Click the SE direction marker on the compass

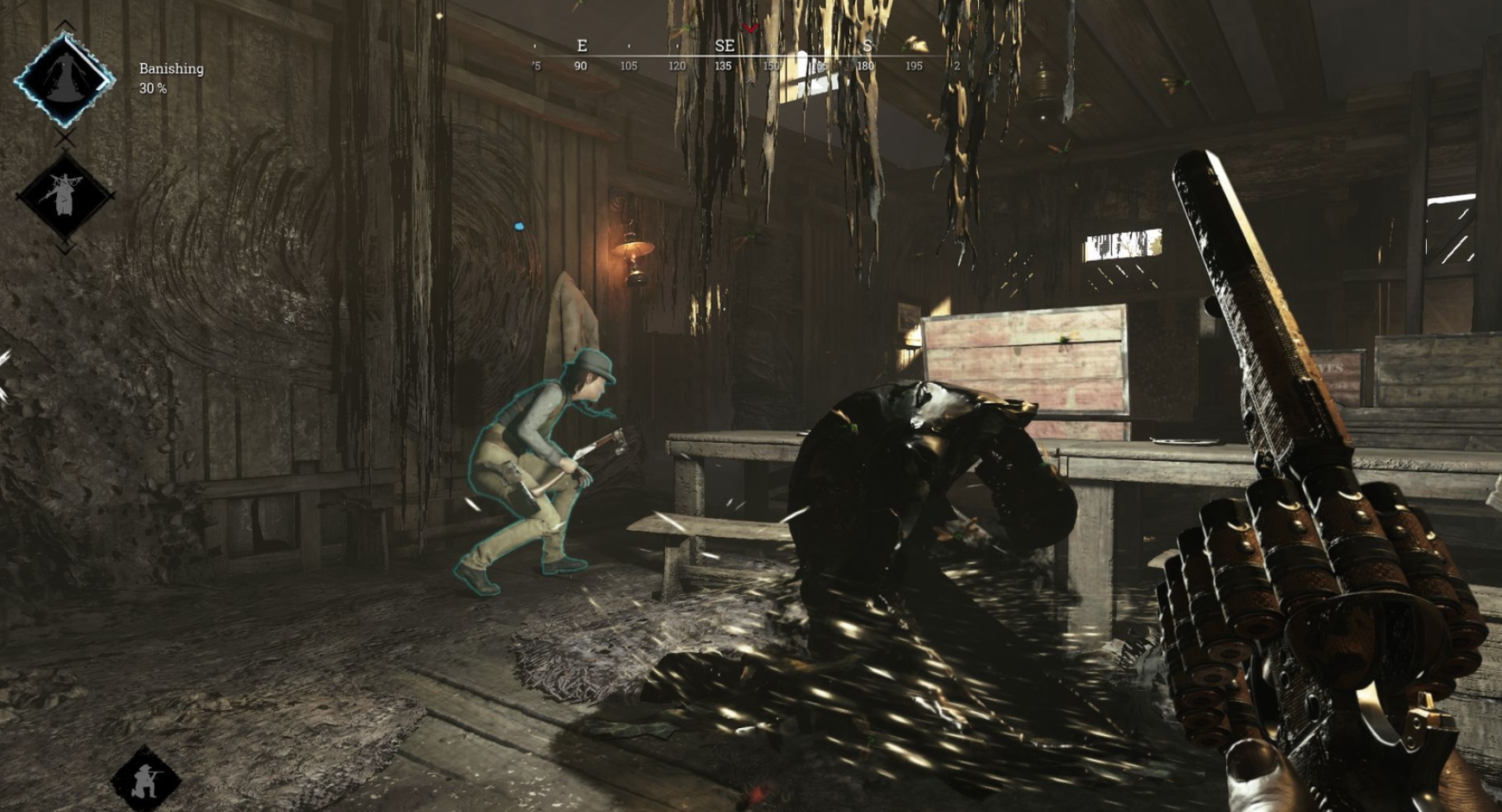(x=723, y=46)
